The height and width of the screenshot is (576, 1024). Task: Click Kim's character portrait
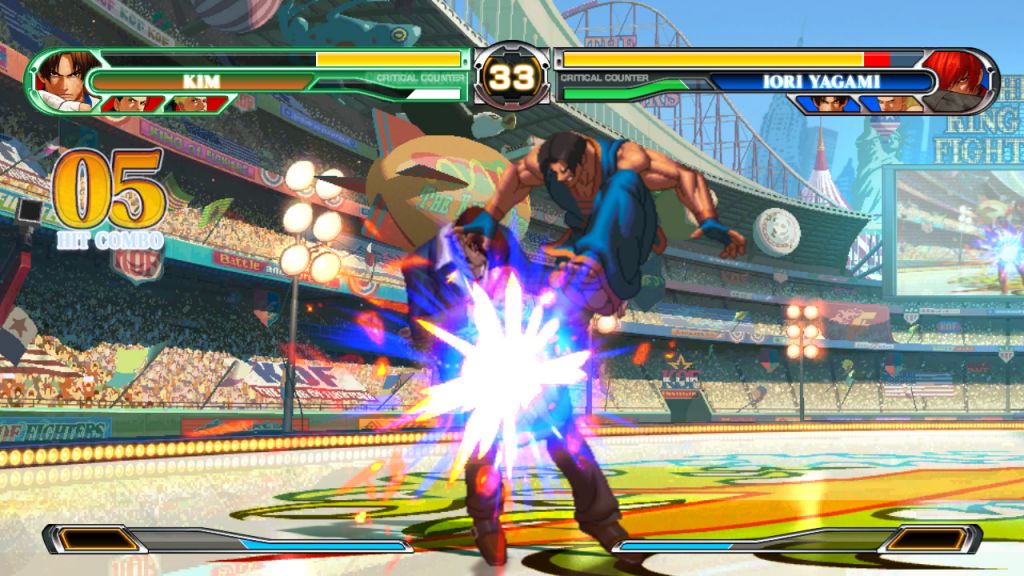62,79
